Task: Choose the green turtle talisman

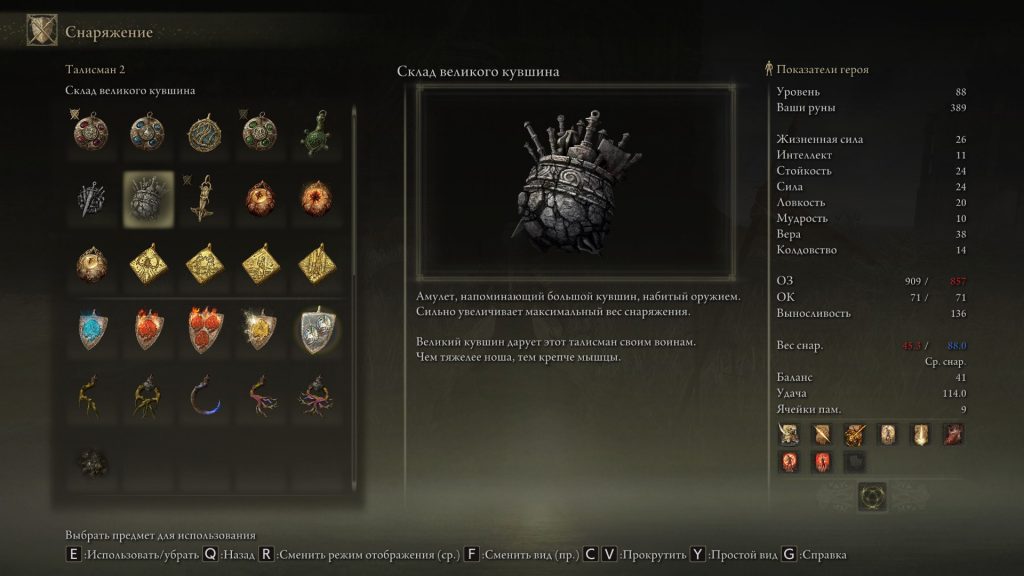Action: (x=318, y=132)
